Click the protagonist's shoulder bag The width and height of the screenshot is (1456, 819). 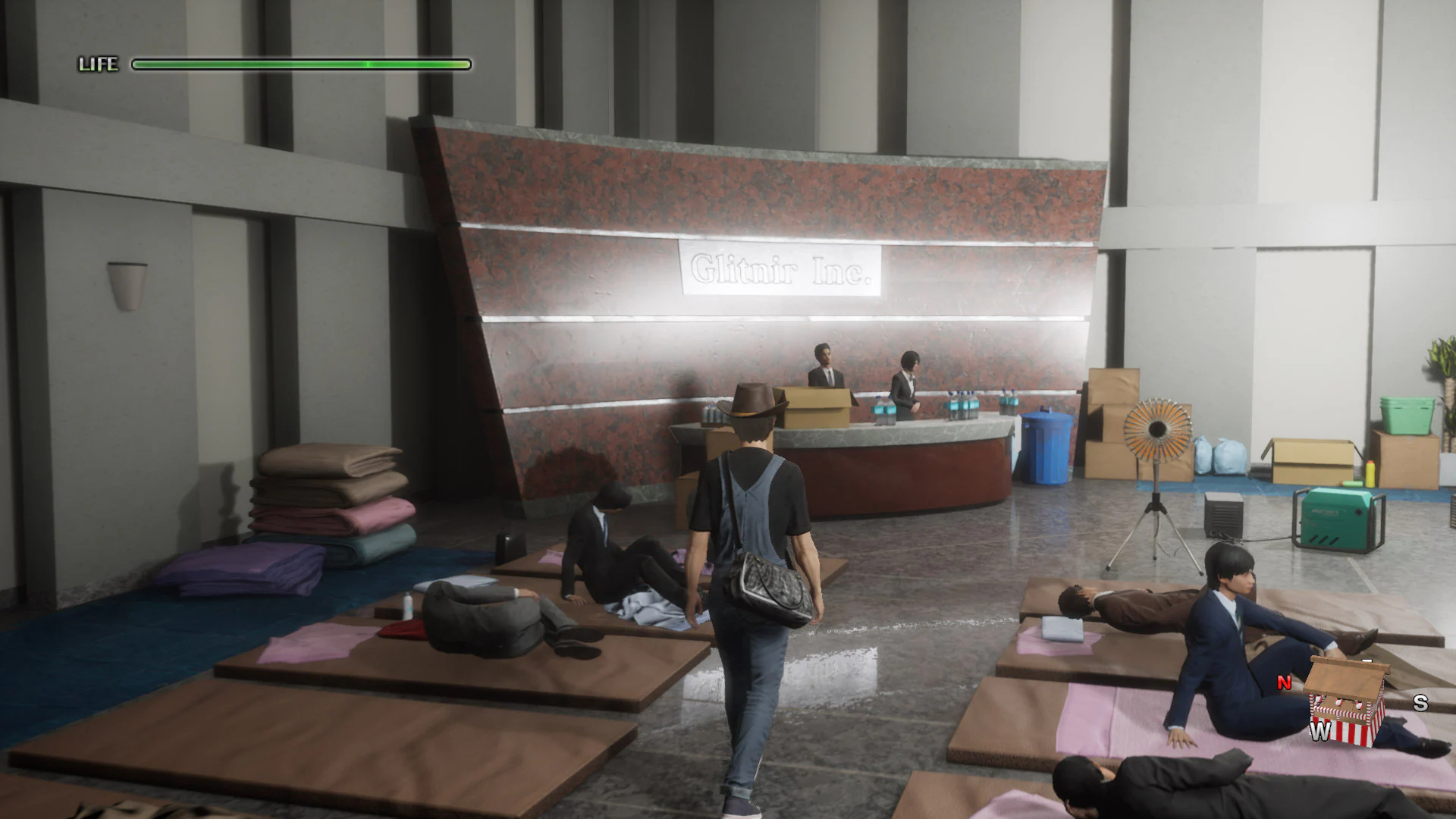point(770,591)
